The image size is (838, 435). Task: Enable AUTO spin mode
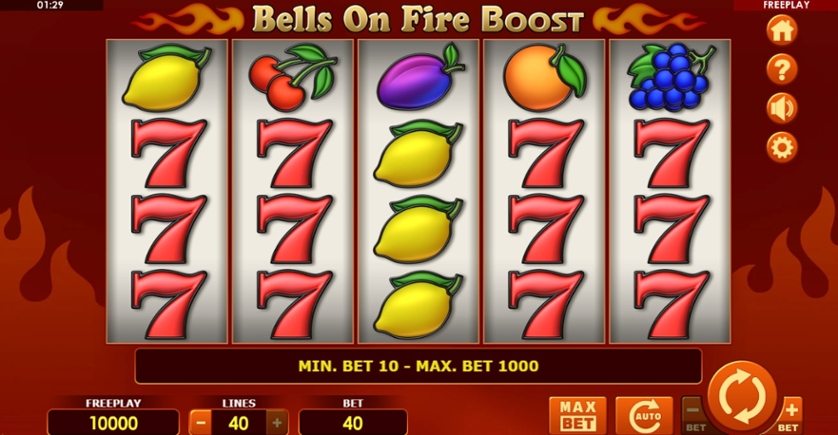643,415
